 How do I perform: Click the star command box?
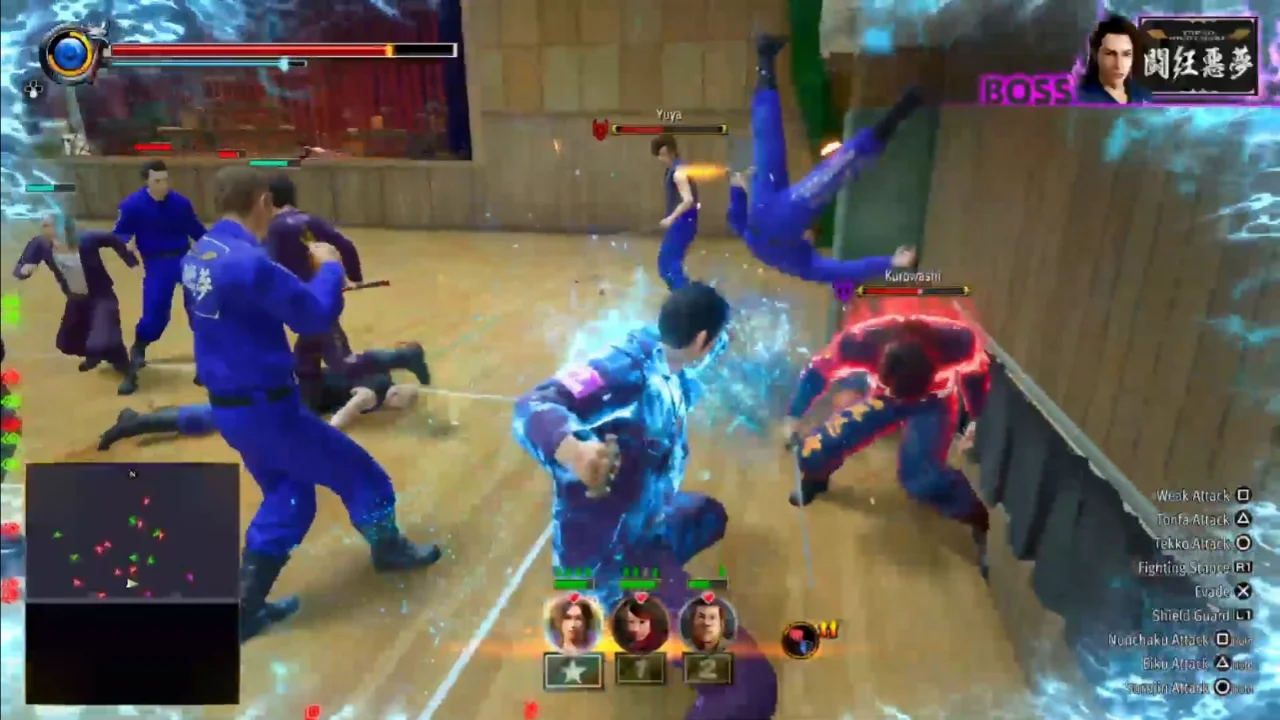click(573, 670)
